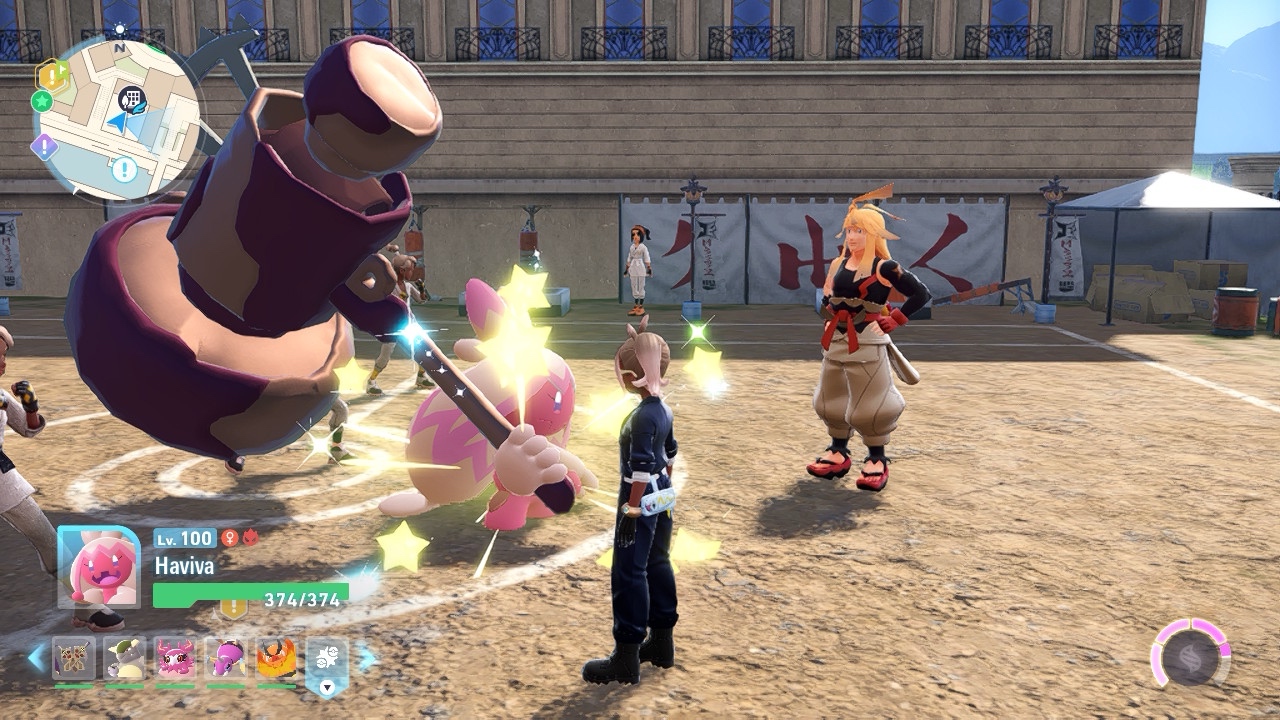The height and width of the screenshot is (720, 1280).
Task: Select the building marker on the minimap
Action: pos(131,98)
